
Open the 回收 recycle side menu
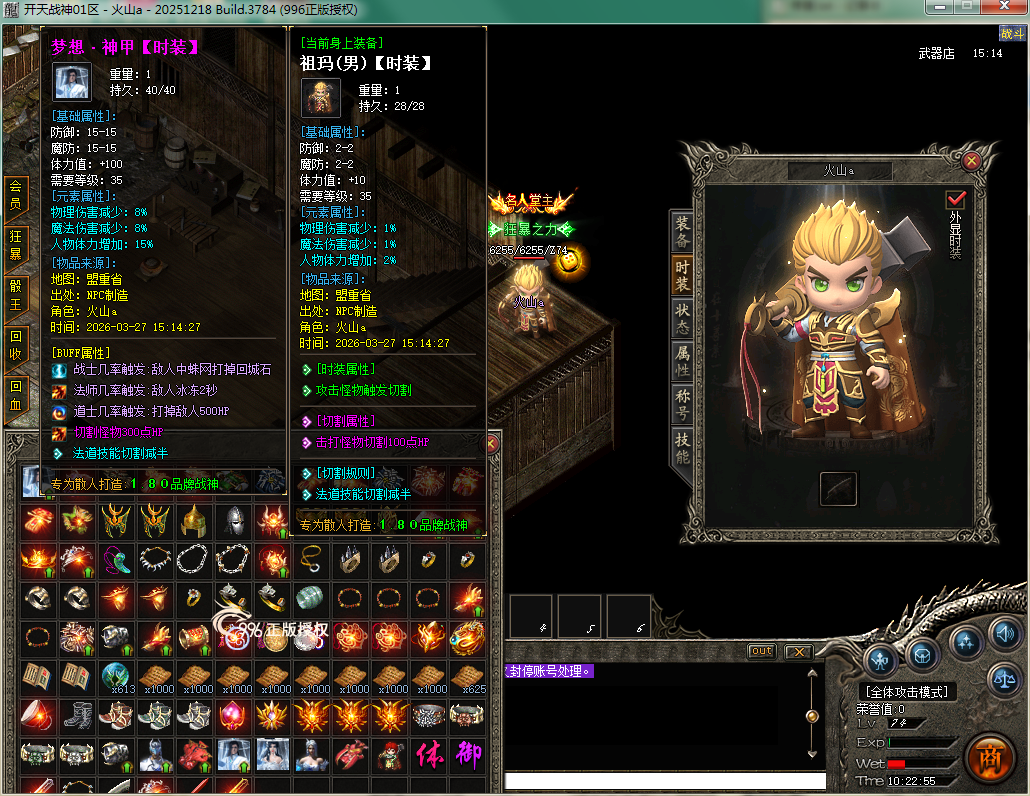coord(15,343)
